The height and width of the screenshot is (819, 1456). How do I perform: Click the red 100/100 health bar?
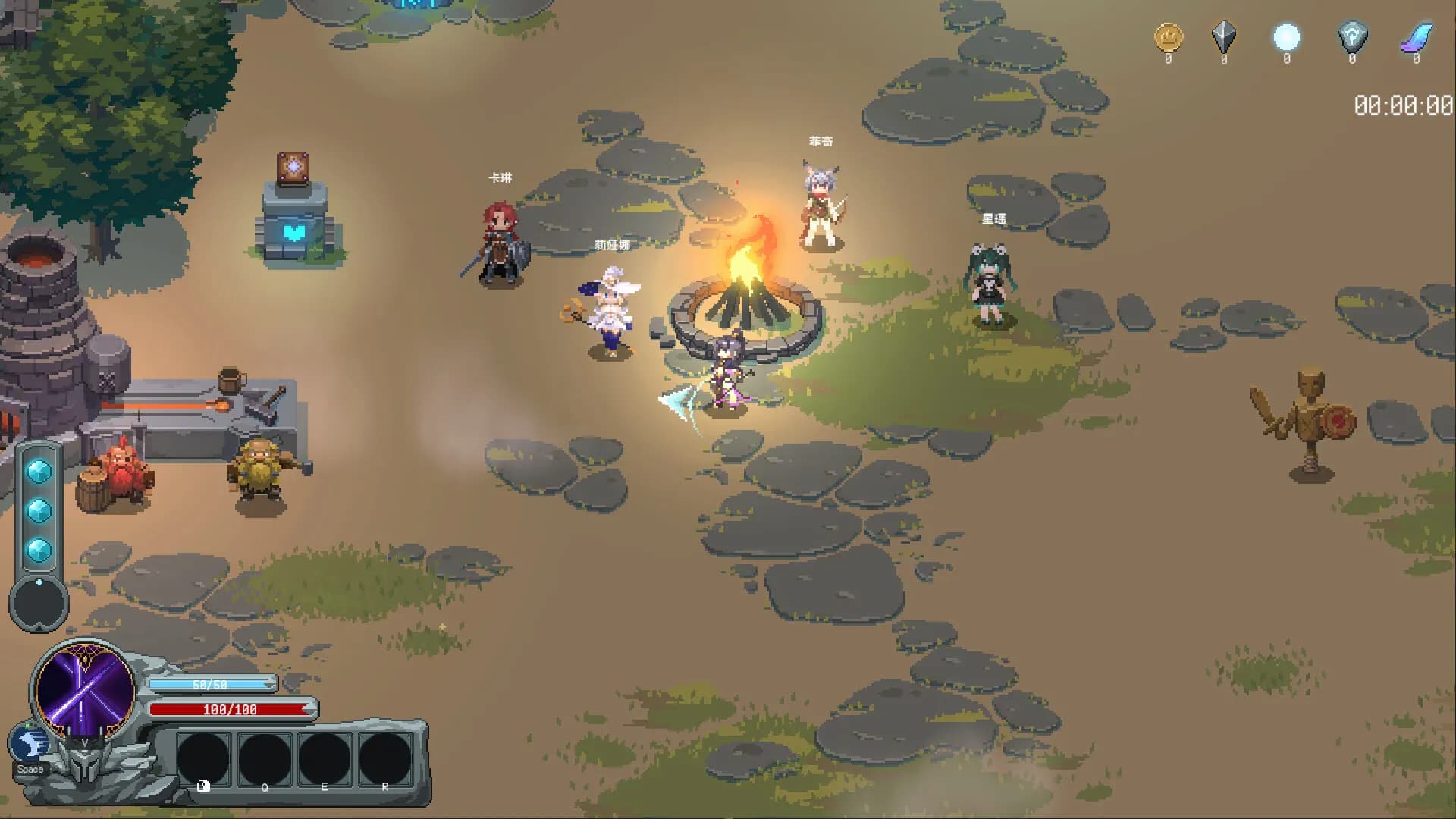tap(231, 711)
